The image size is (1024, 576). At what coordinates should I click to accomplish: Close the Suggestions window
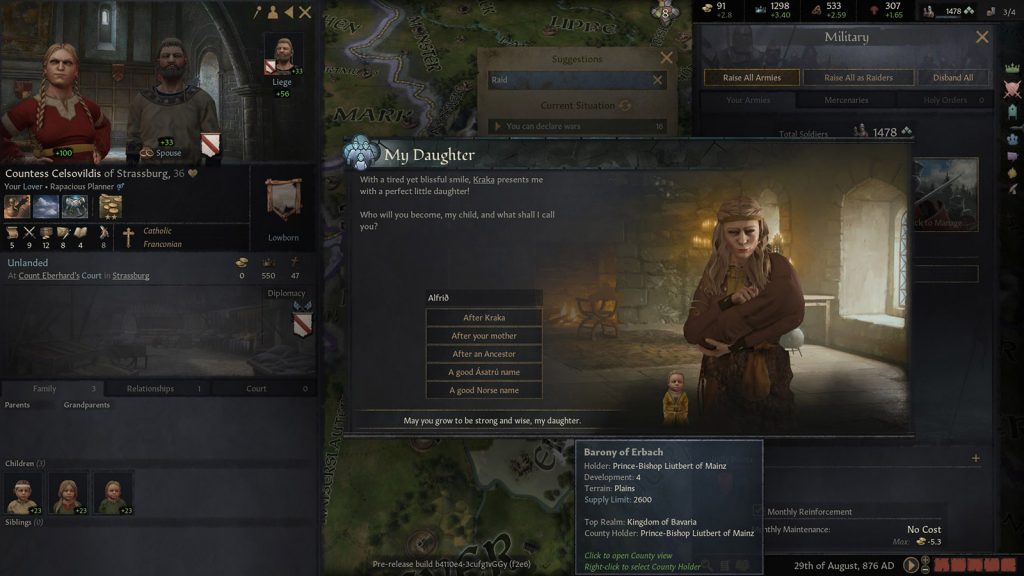[667, 59]
